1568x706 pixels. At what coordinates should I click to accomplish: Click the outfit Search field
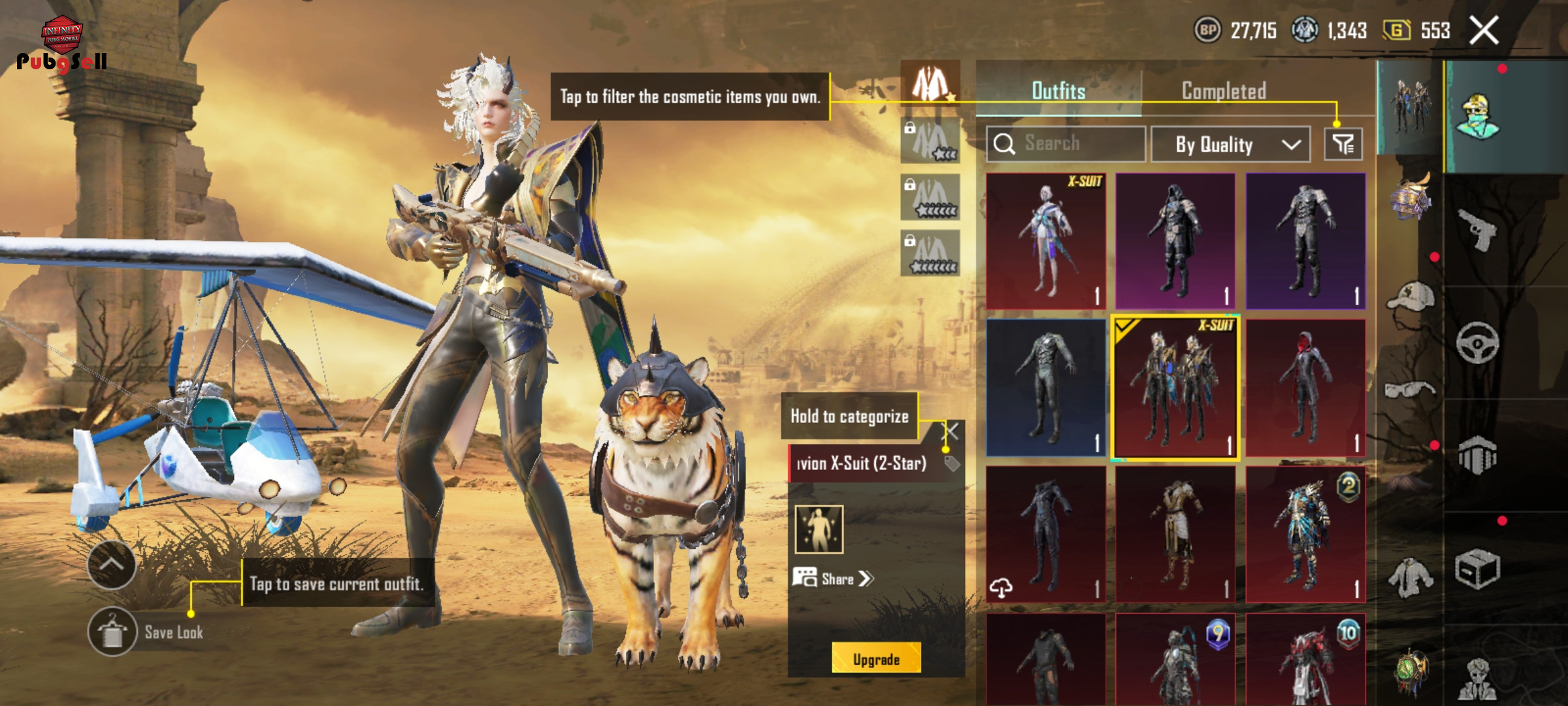1066,144
